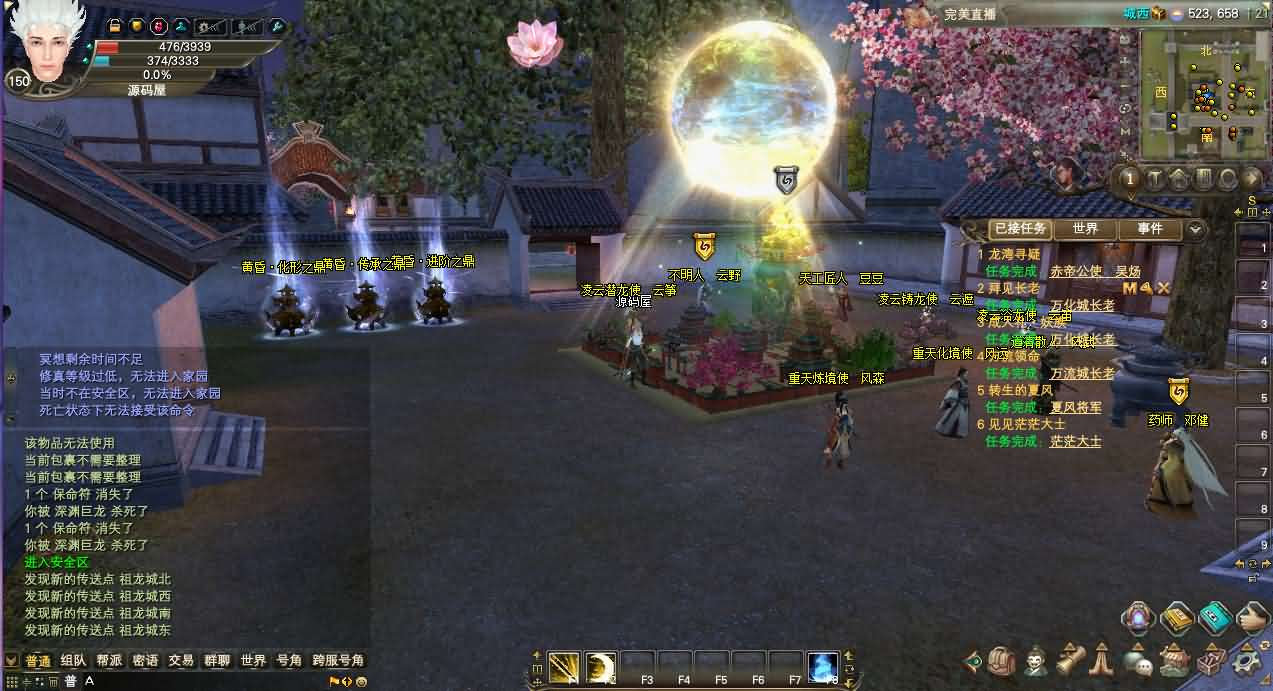Follow the 茫茫大士 quest link
Screen dimensions: 1273x691
pyautogui.click(x=1075, y=441)
